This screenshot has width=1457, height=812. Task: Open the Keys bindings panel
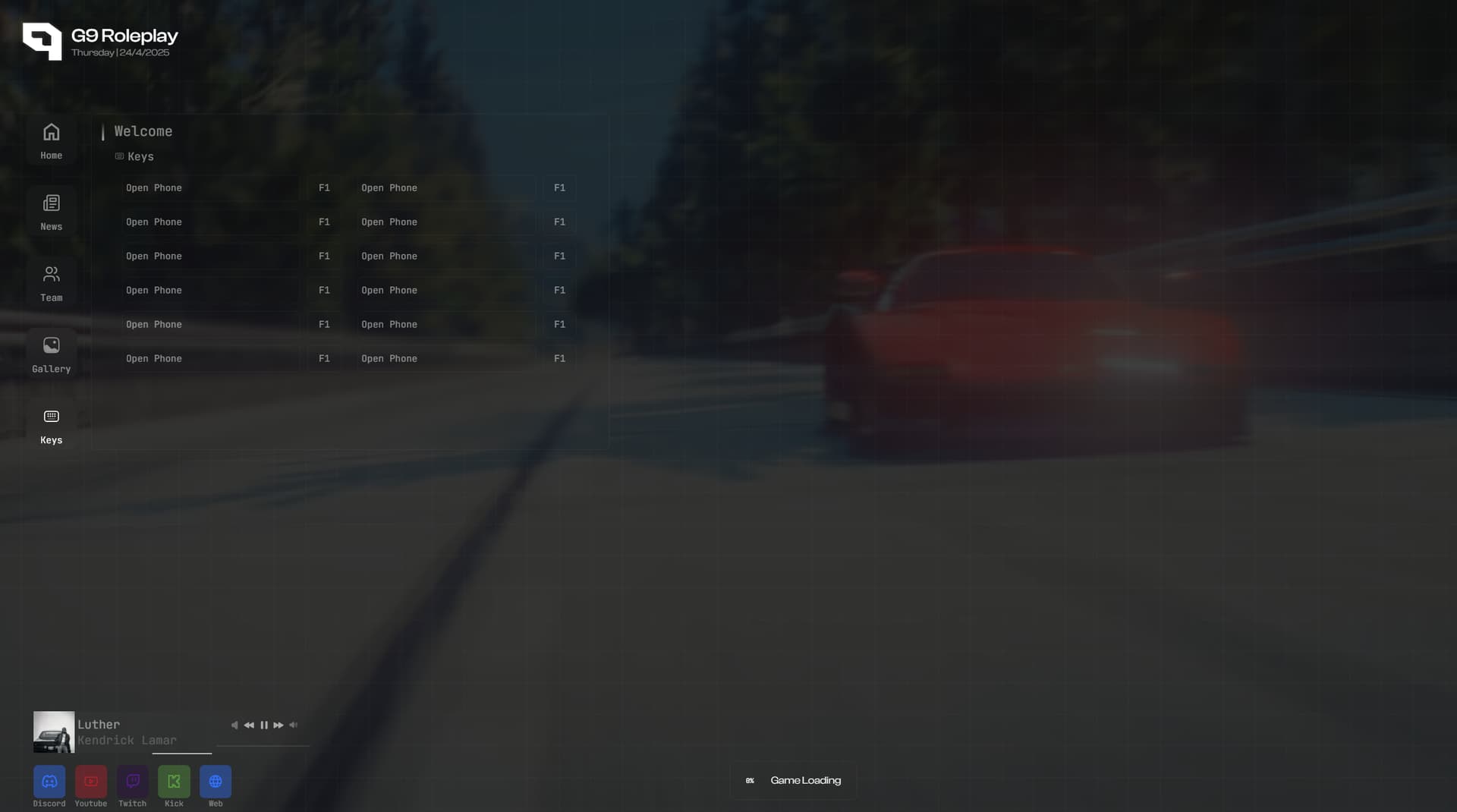pyautogui.click(x=50, y=426)
